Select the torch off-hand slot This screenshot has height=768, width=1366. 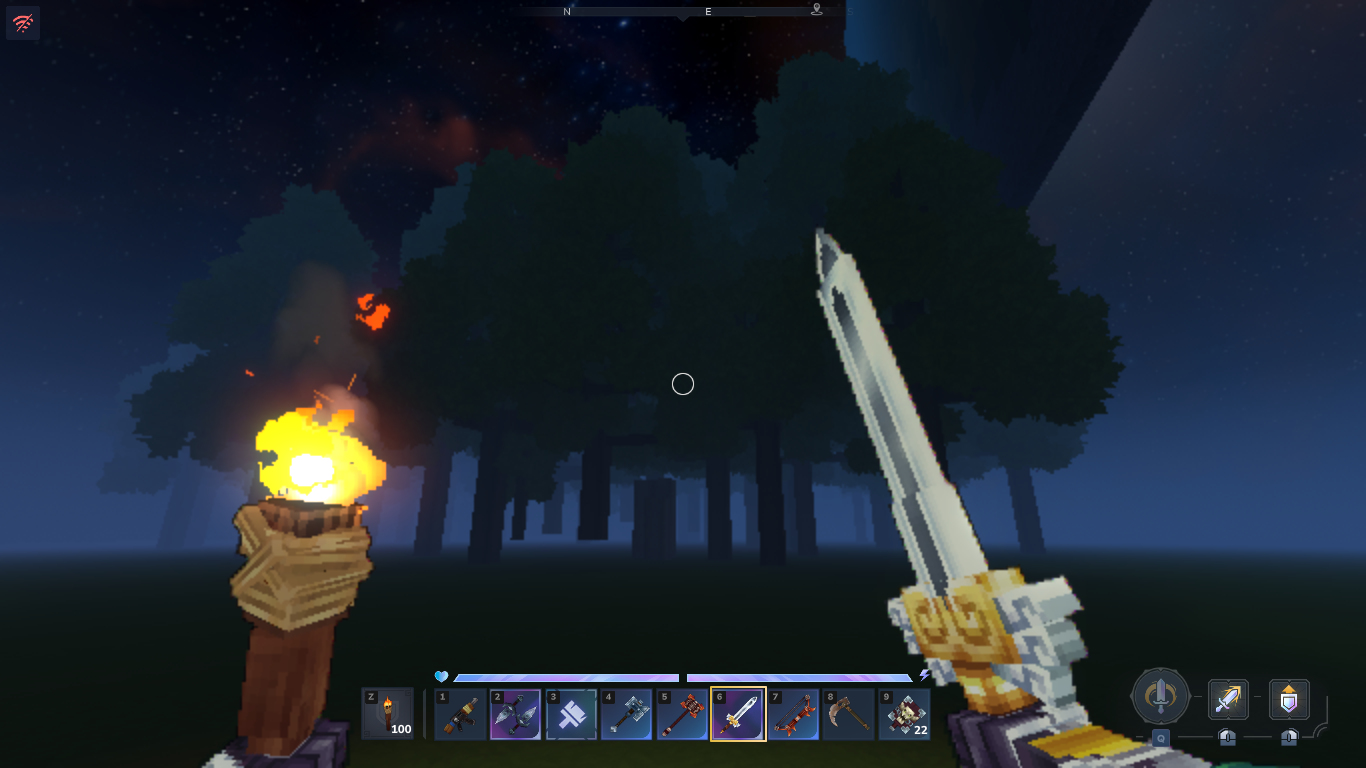point(387,714)
